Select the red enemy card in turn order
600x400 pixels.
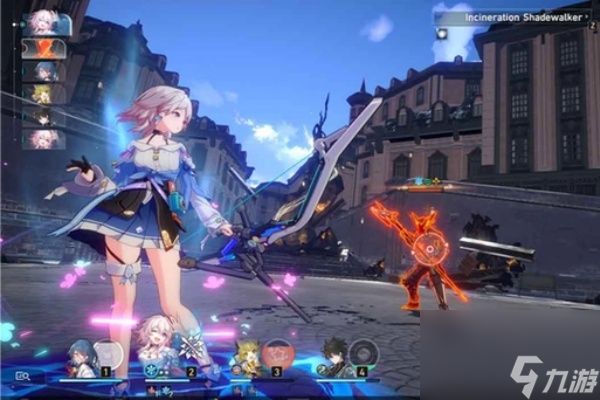pos(44,48)
